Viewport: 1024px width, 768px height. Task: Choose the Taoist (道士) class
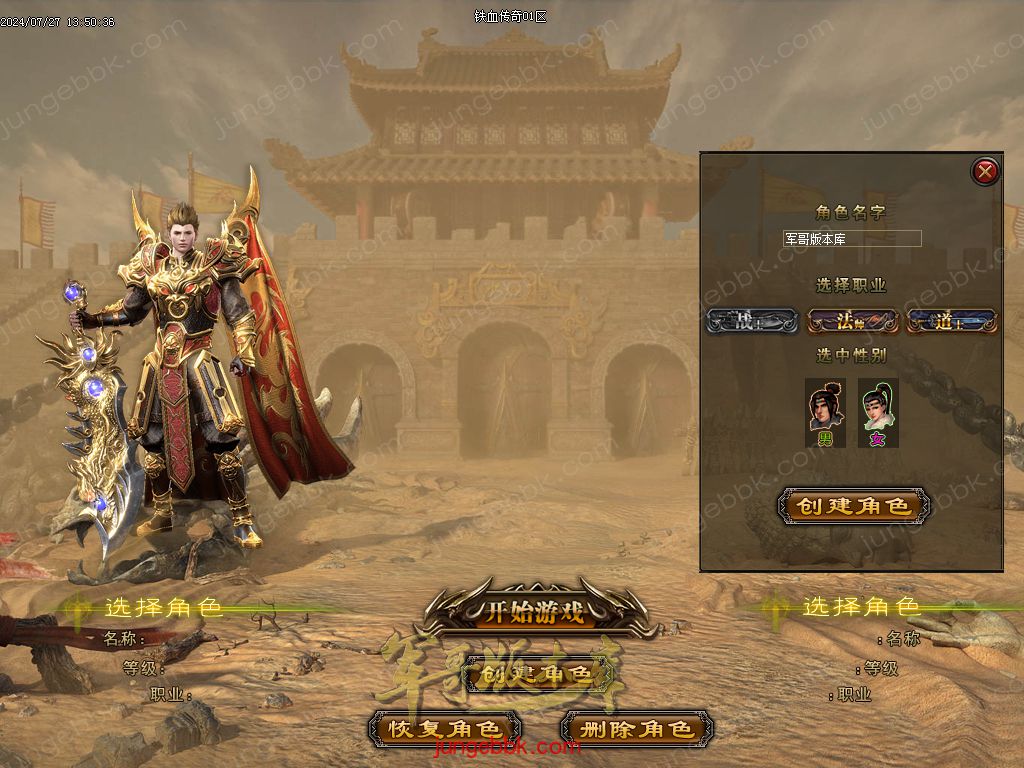click(951, 321)
